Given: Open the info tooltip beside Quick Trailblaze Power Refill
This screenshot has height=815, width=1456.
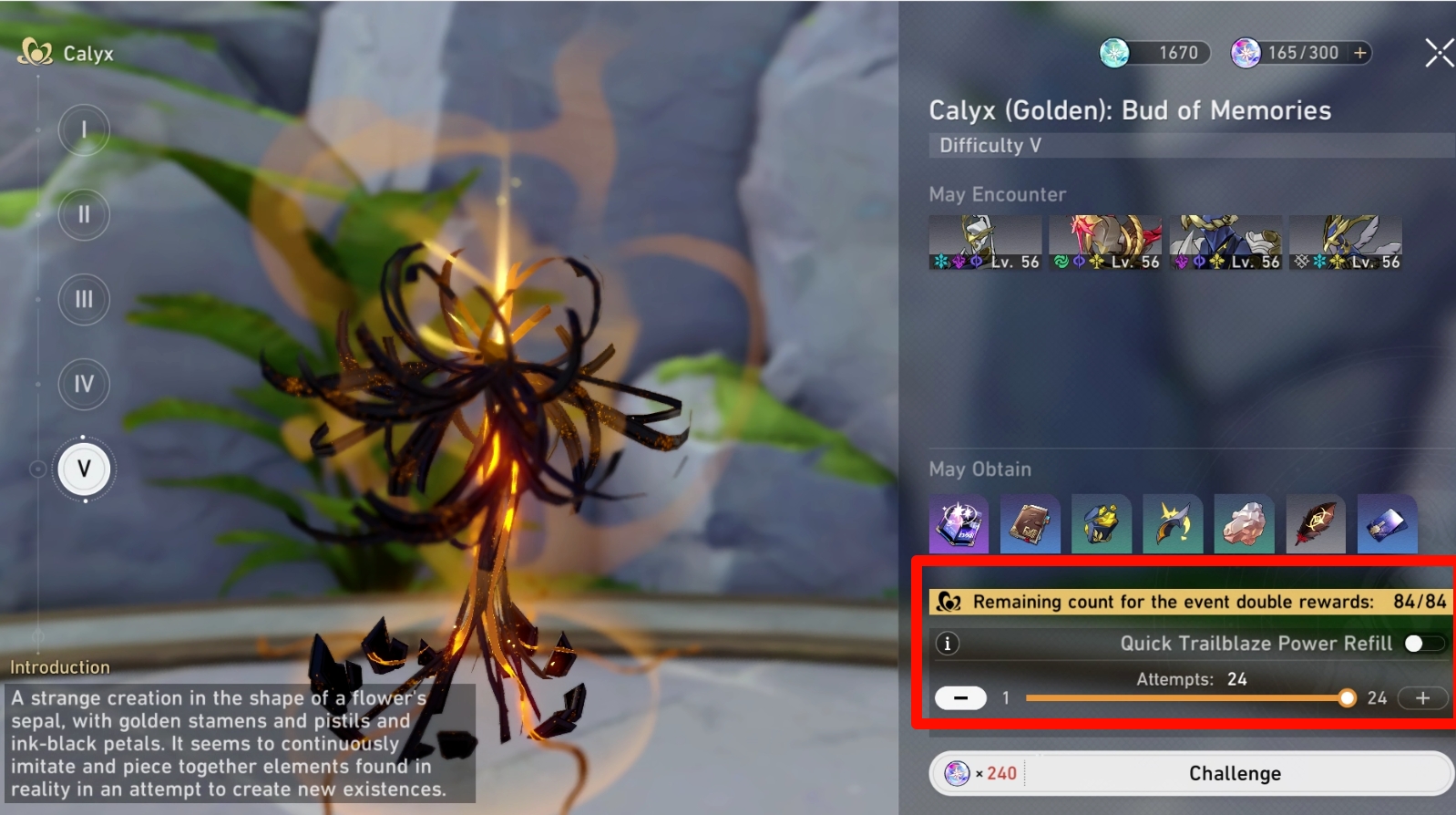Looking at the screenshot, I should (x=948, y=643).
